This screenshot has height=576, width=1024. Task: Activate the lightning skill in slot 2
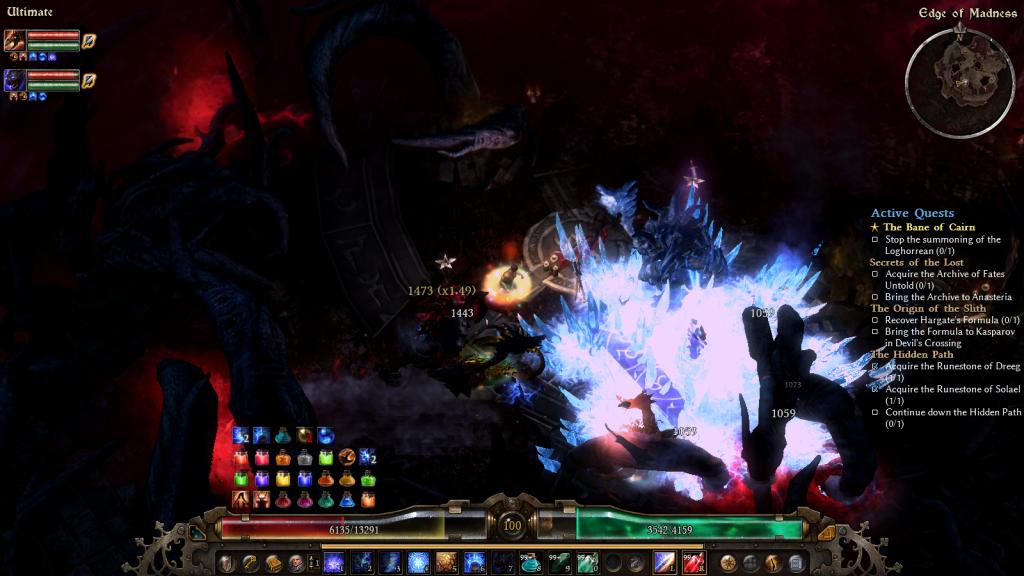pos(361,563)
